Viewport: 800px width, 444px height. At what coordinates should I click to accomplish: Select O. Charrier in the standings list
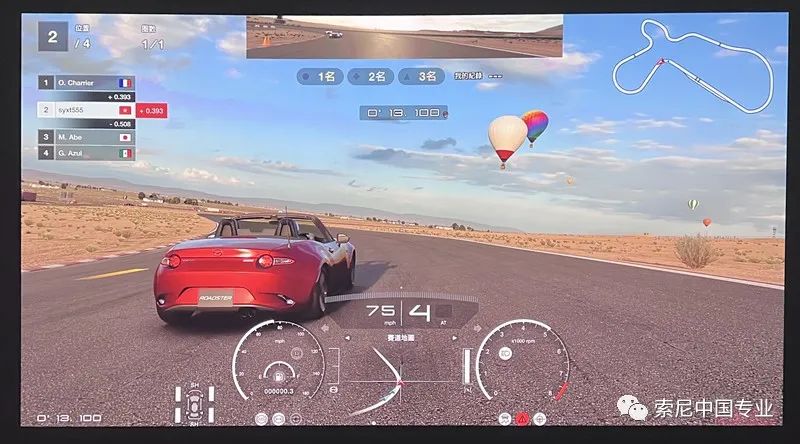85,84
